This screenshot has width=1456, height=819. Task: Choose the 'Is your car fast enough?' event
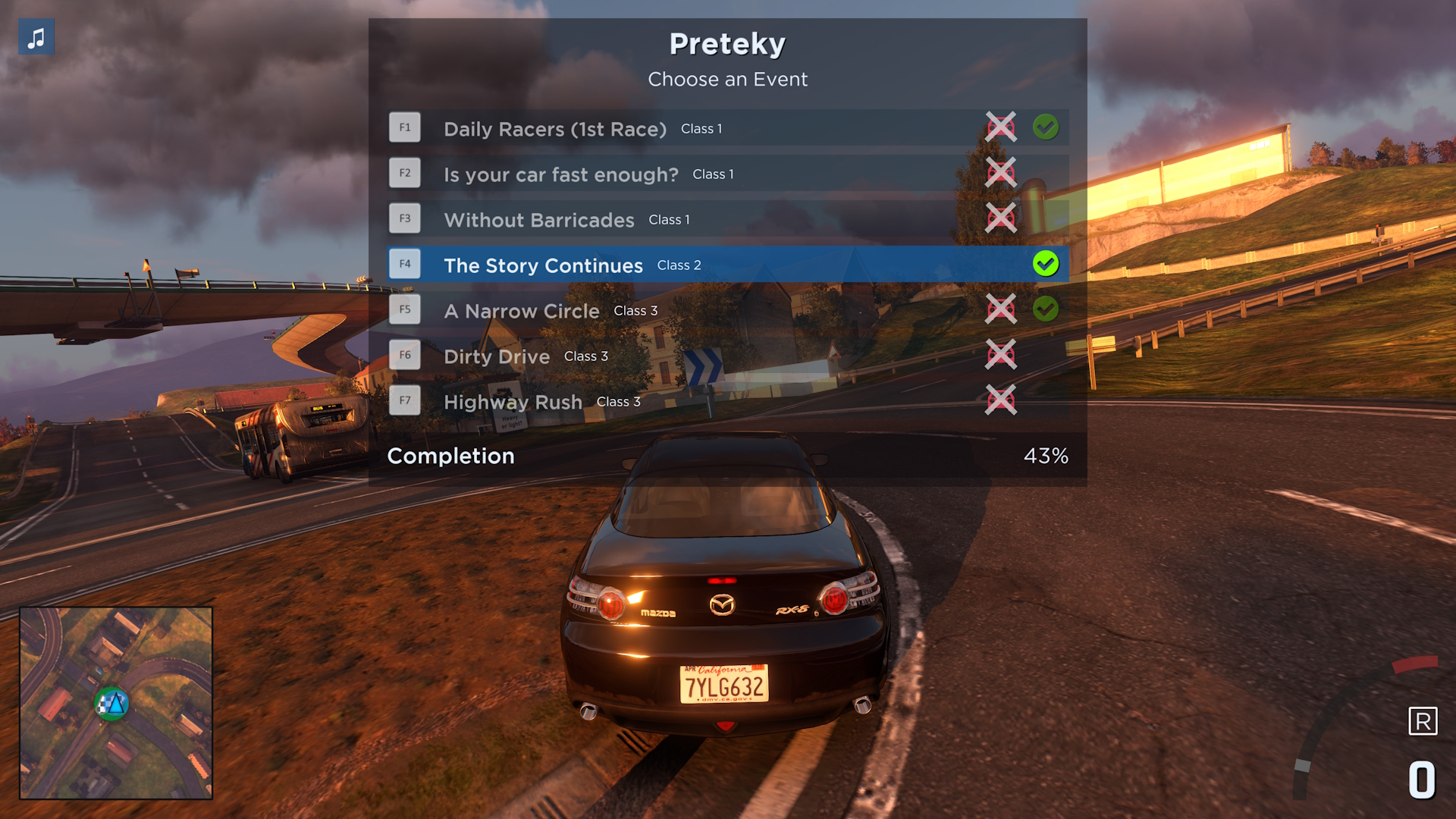pyautogui.click(x=561, y=174)
